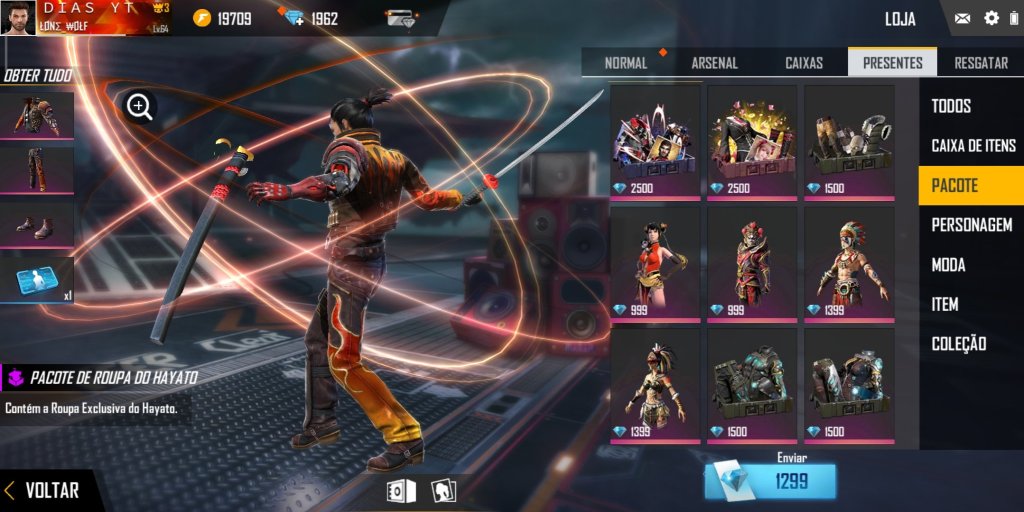This screenshot has width=1024, height=512.
Task: Select the Moda category
Action: (949, 265)
